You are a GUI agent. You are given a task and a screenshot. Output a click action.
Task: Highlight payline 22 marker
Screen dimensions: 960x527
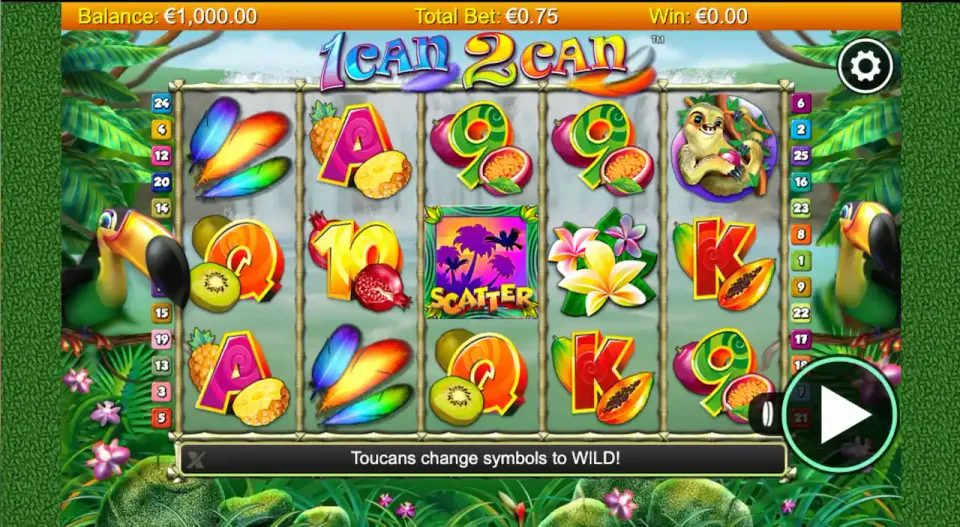coord(800,313)
